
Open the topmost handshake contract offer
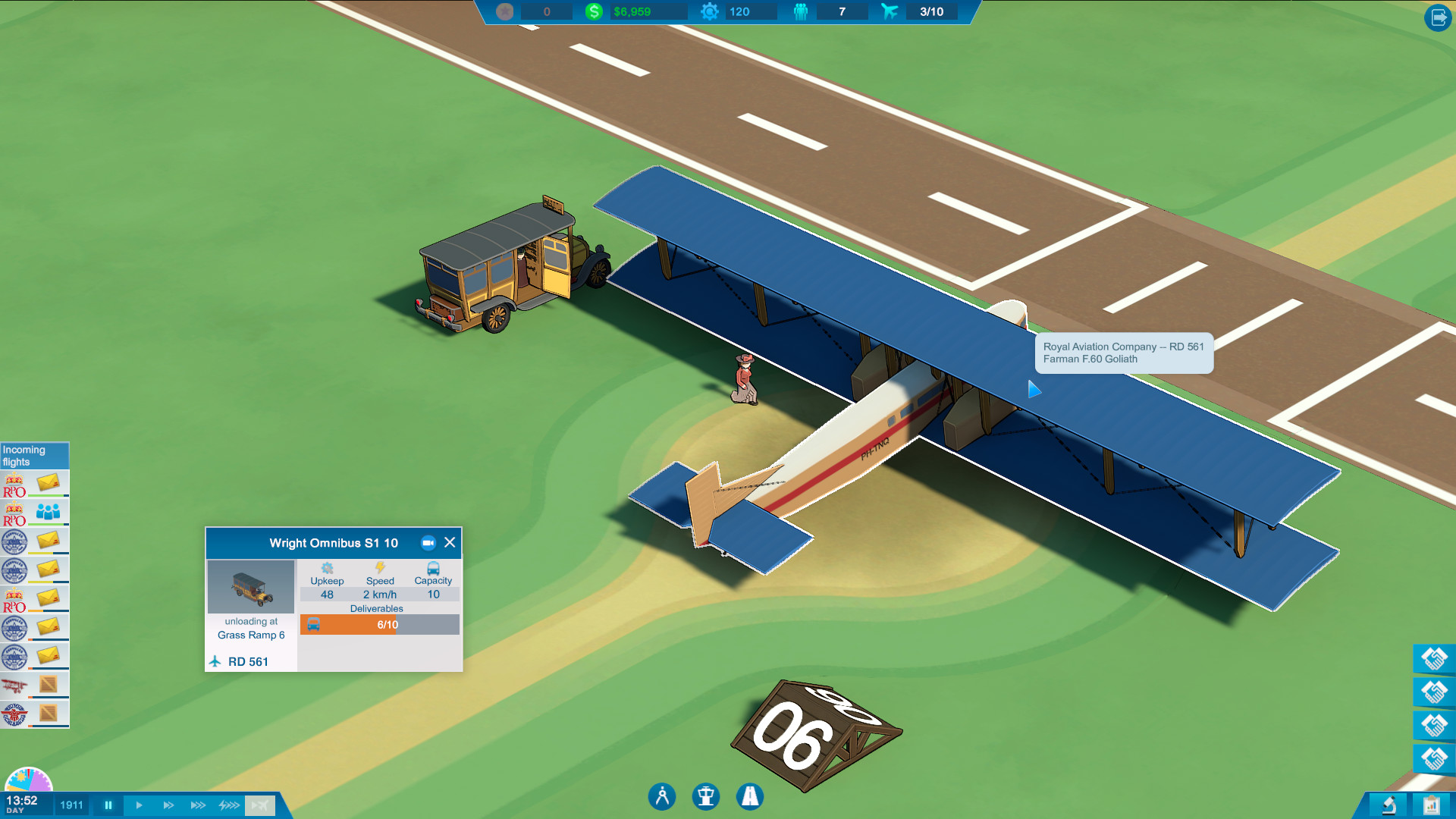(1434, 658)
